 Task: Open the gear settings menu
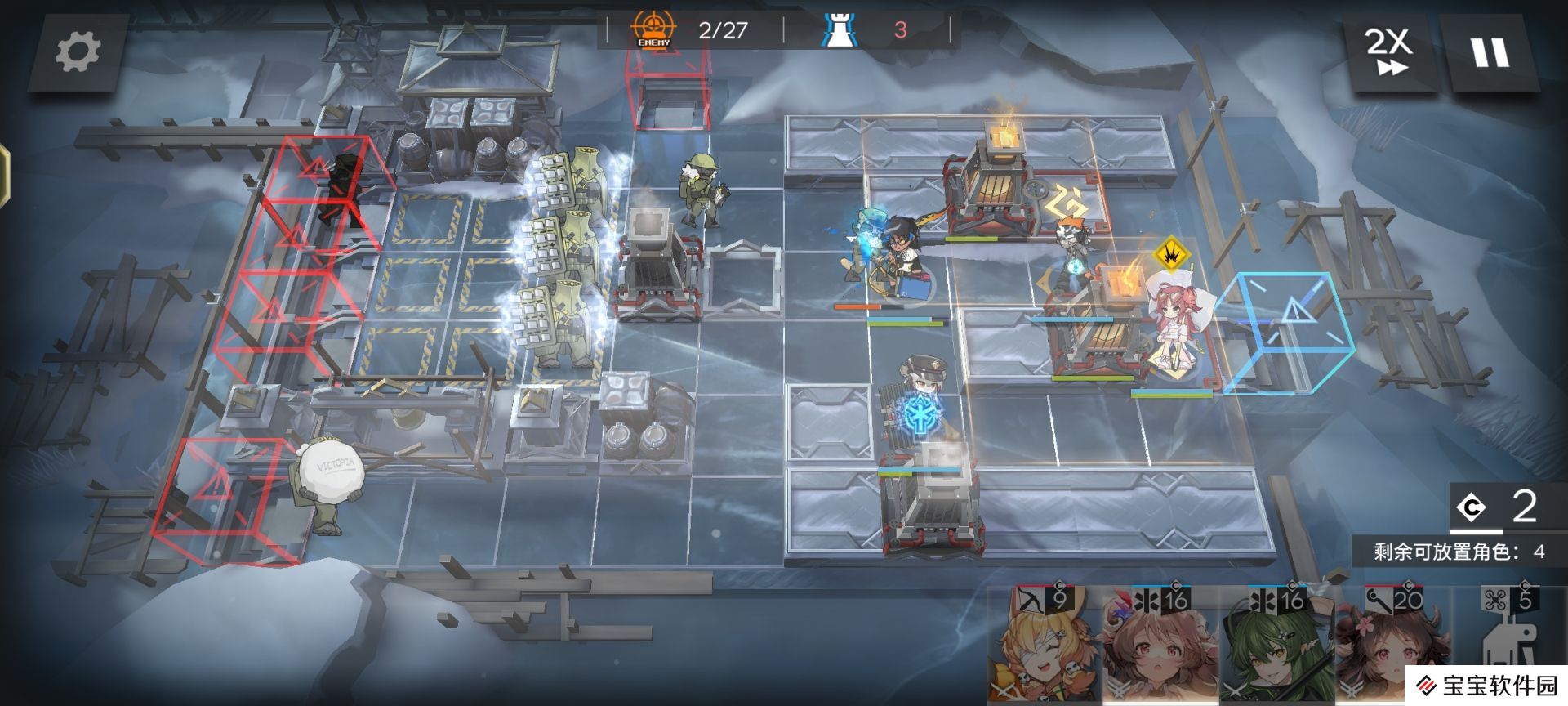78,52
